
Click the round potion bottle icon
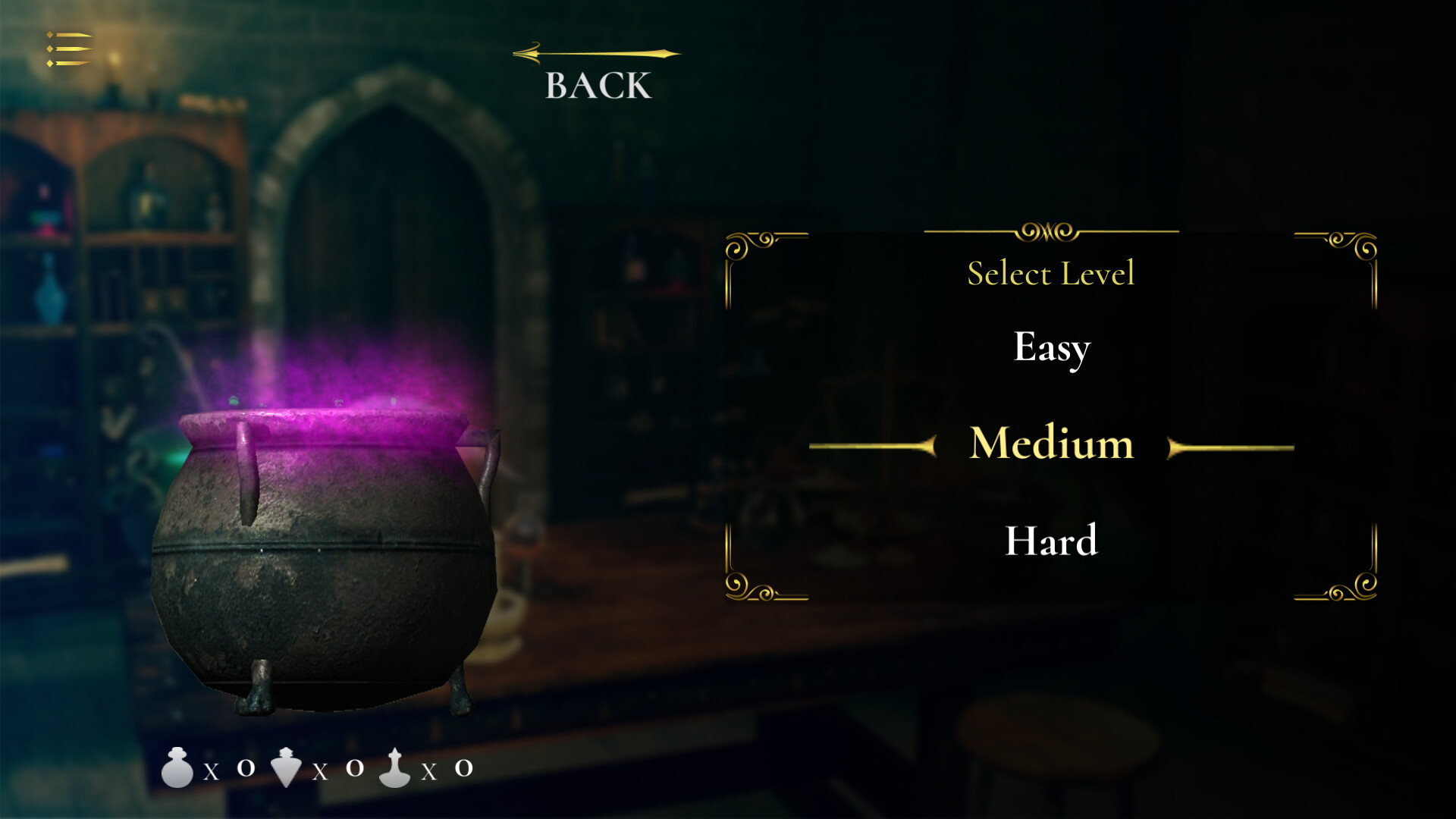(x=178, y=768)
